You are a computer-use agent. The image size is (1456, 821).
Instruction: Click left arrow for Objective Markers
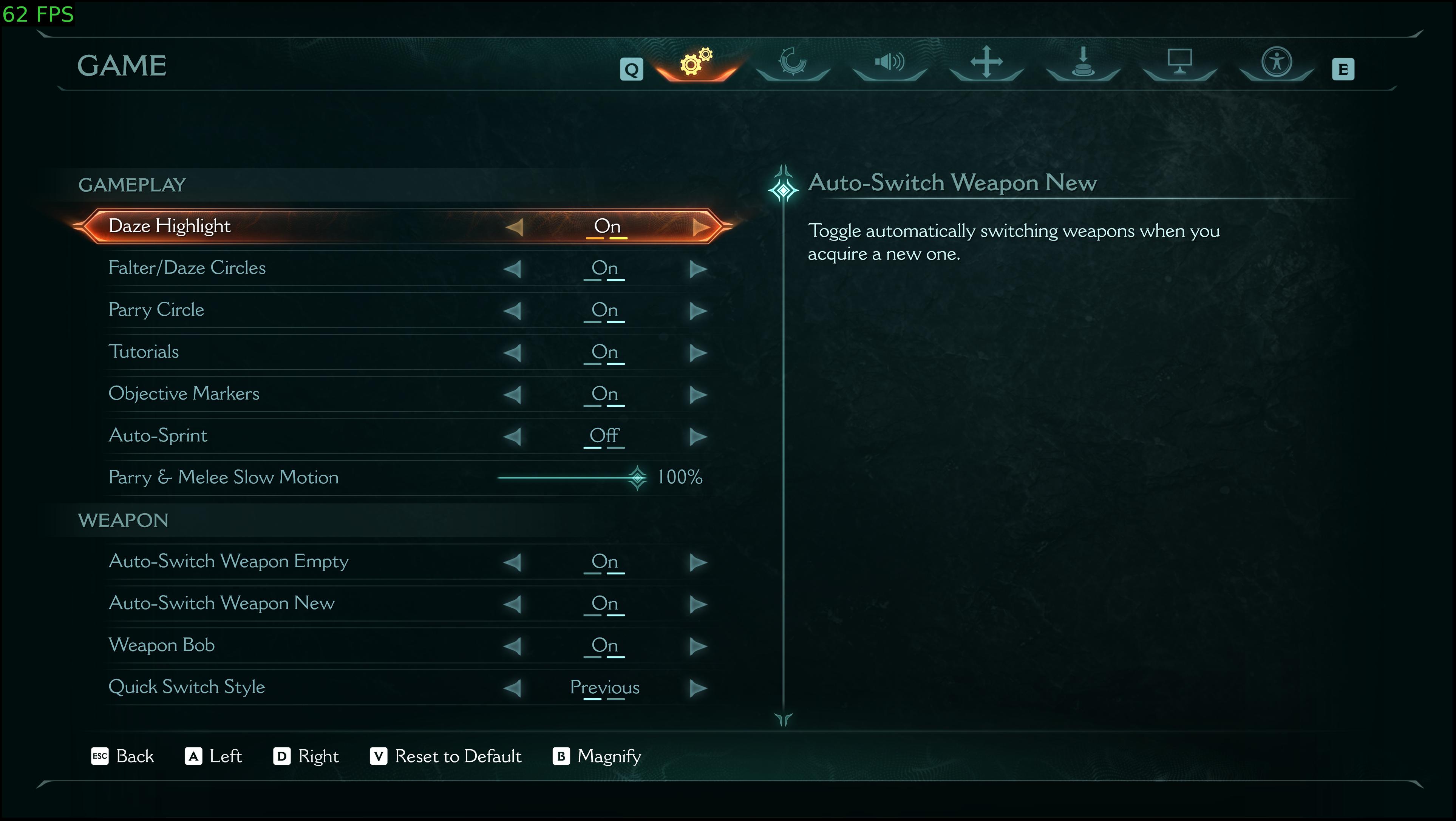pos(512,394)
